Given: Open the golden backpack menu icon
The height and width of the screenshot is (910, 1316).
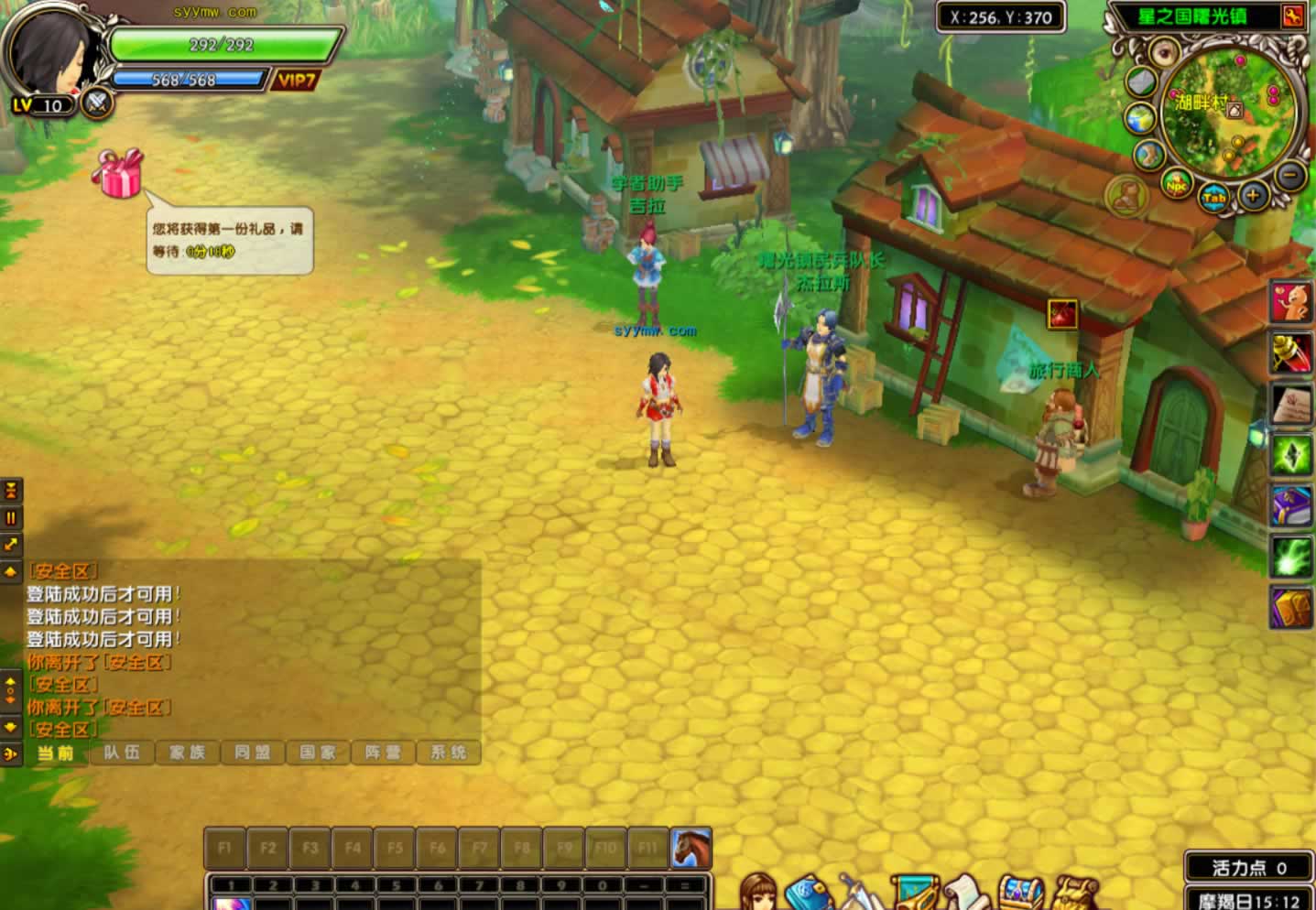Looking at the screenshot, I should pos(1076,894).
